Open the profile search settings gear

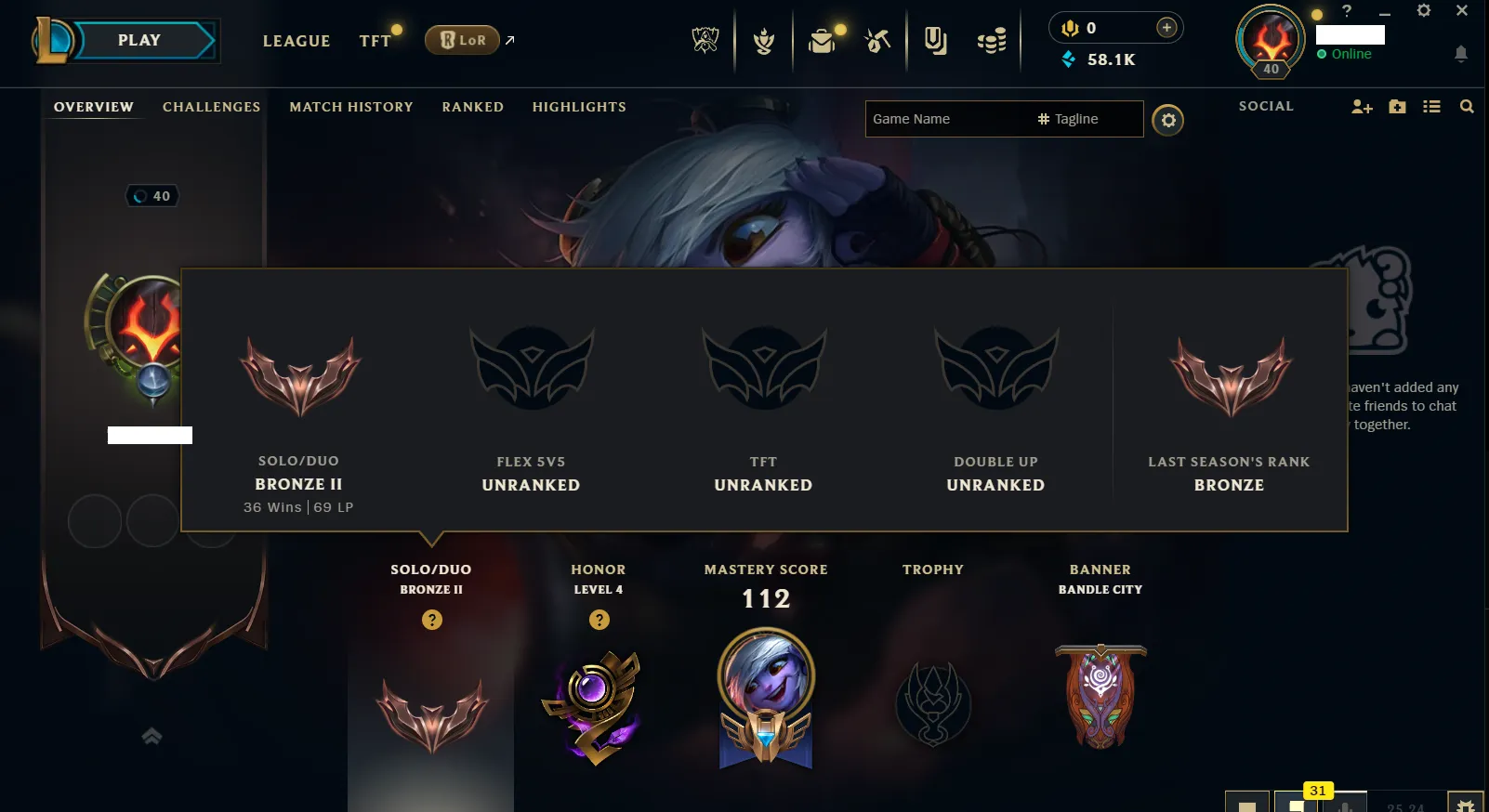click(1168, 120)
